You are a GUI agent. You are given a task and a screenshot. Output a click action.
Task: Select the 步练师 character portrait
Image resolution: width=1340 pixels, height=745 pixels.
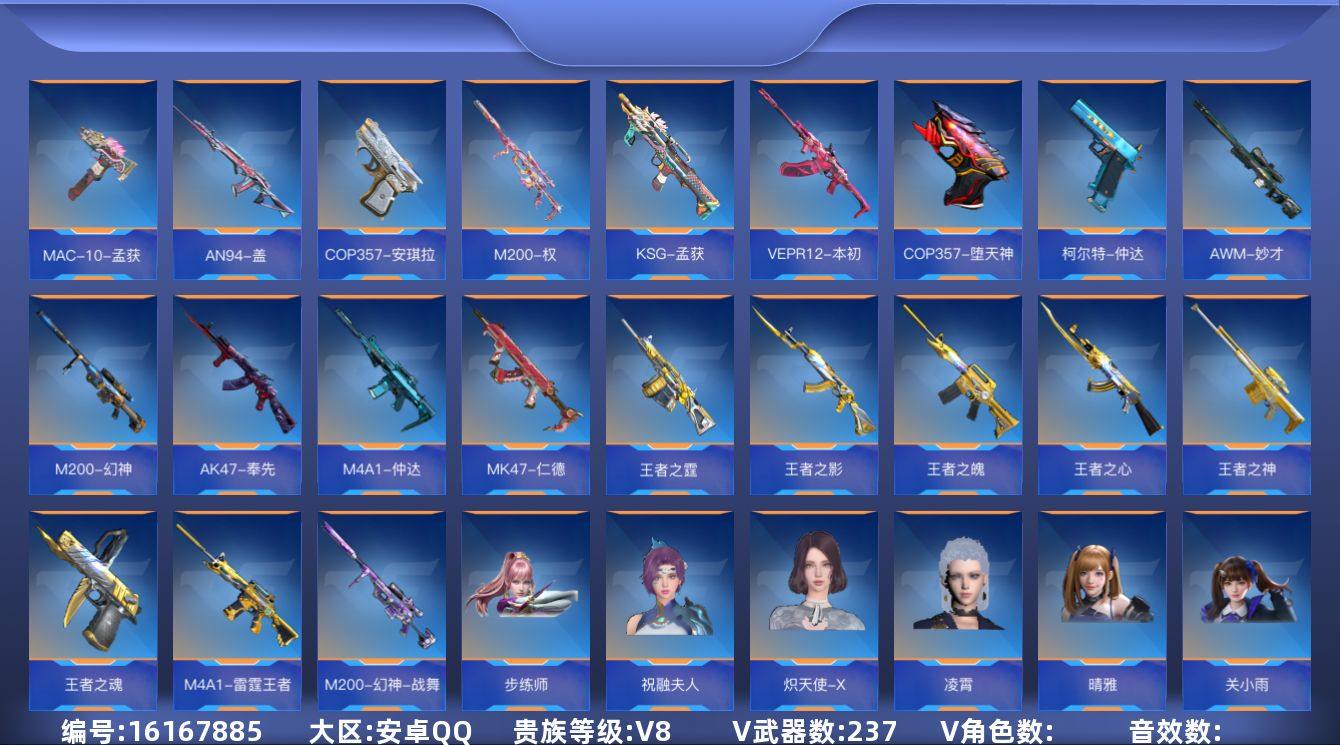pyautogui.click(x=525, y=600)
